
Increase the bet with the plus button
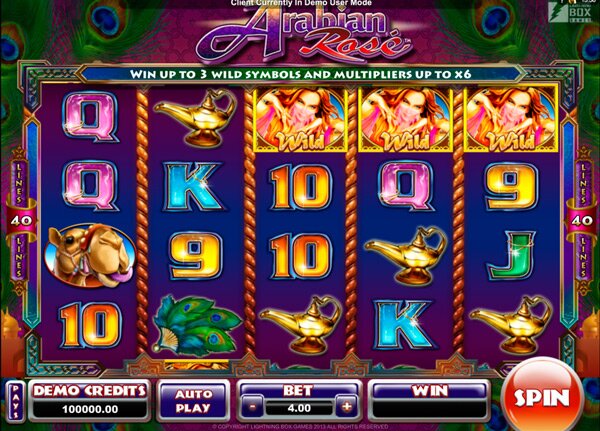coord(346,408)
